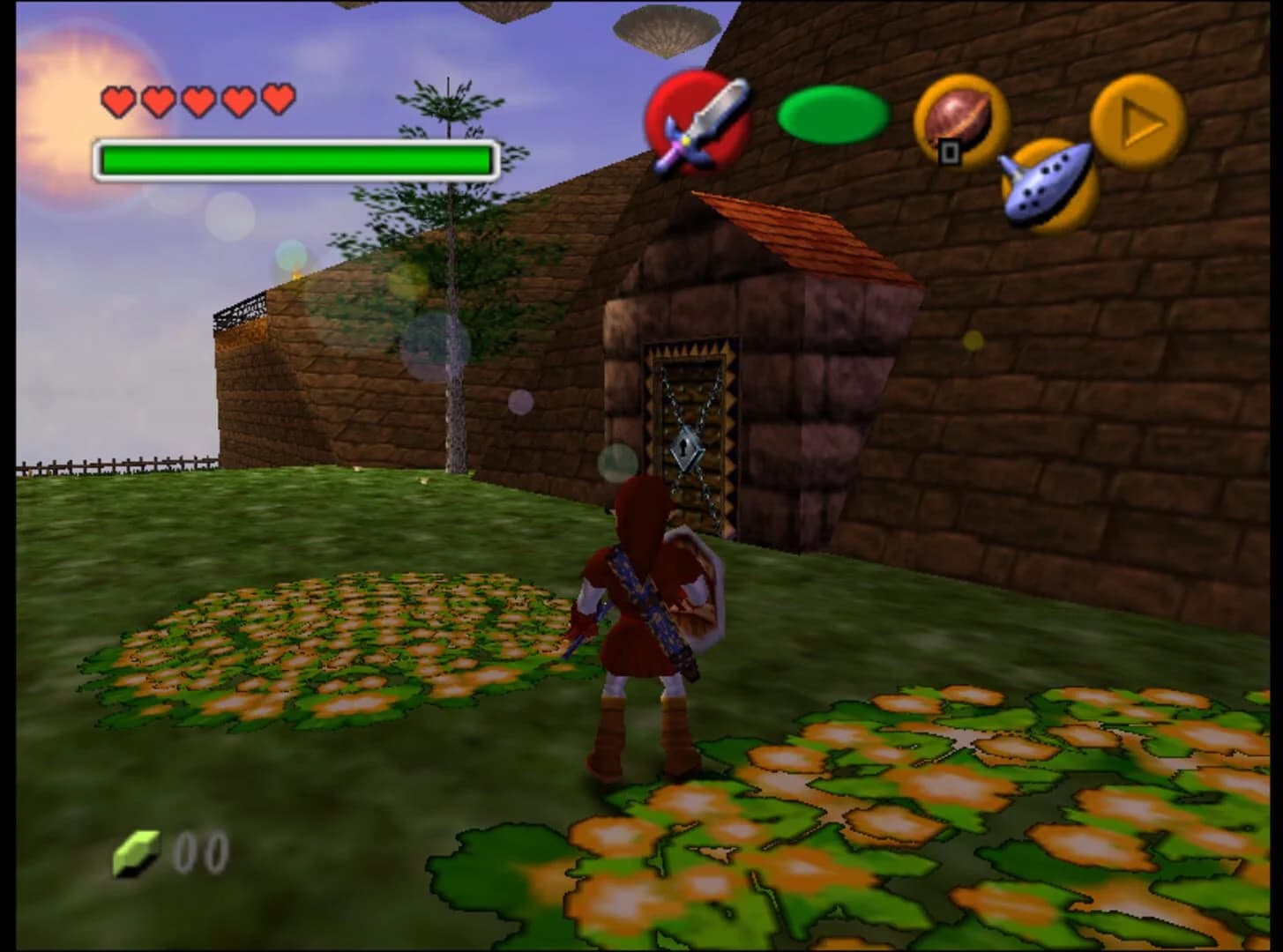Click the orange roof above the doorway
The height and width of the screenshot is (952, 1283).
[798, 234]
